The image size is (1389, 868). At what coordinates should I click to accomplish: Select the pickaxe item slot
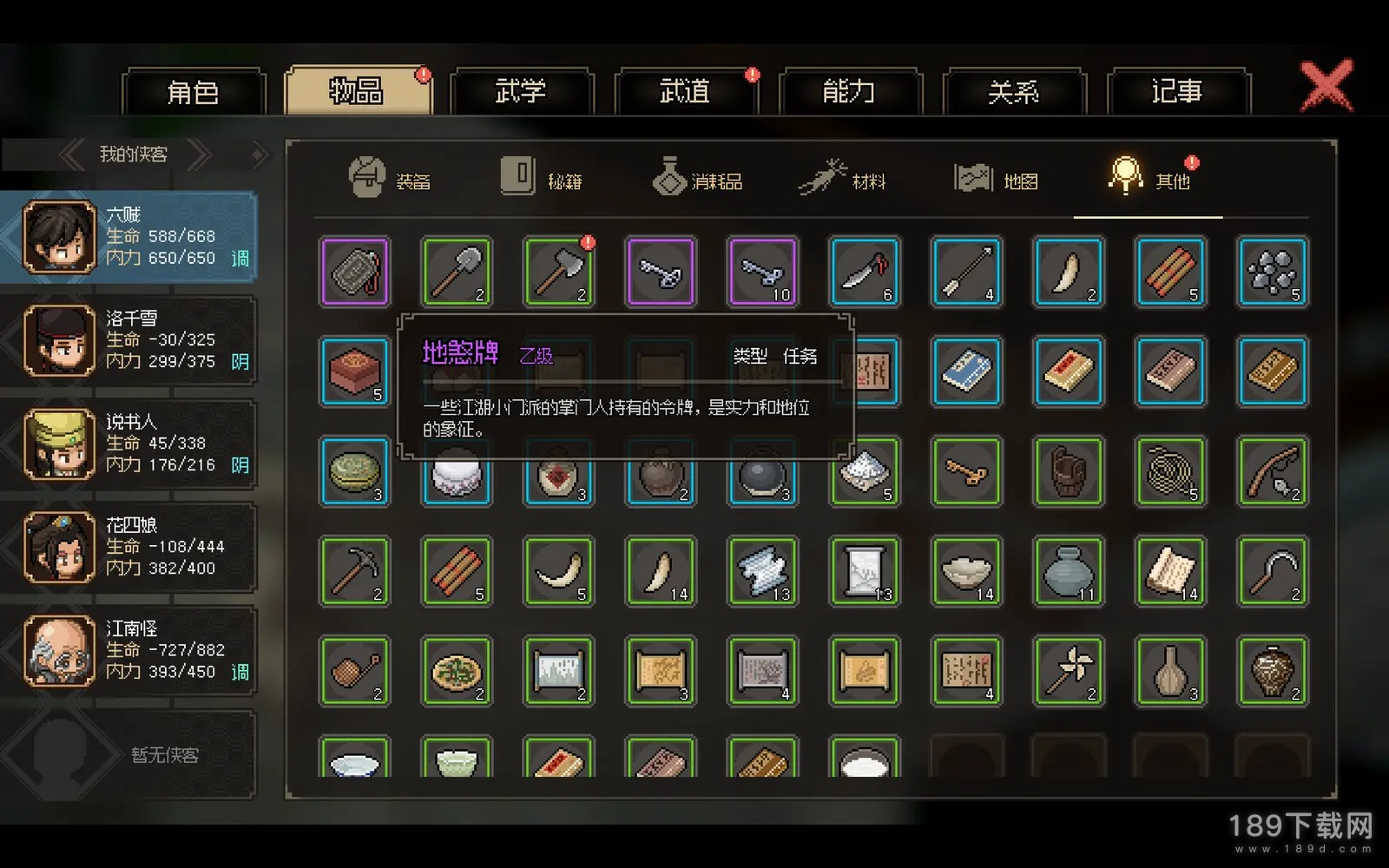point(354,571)
